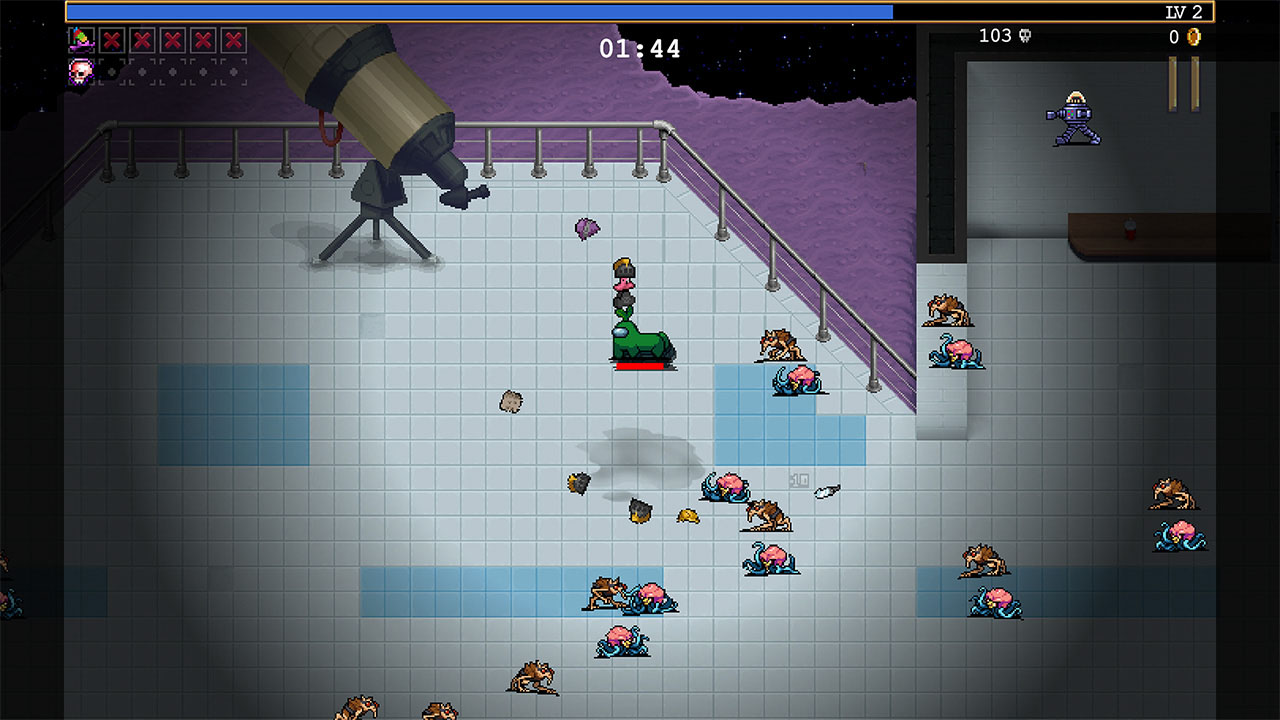Image resolution: width=1280 pixels, height=720 pixels.
Task: Click the first red X weapon slot
Action: point(112,41)
